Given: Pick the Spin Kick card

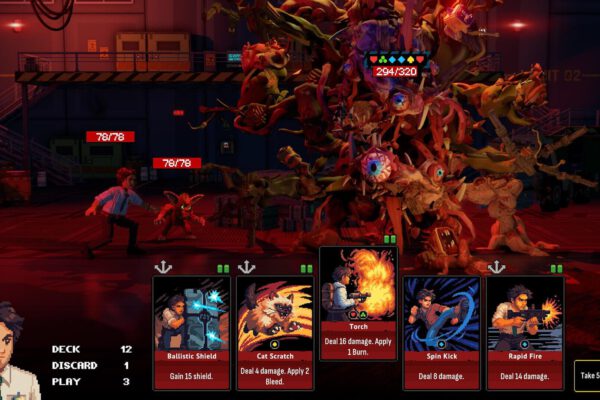Looking at the screenshot, I should point(441,332).
